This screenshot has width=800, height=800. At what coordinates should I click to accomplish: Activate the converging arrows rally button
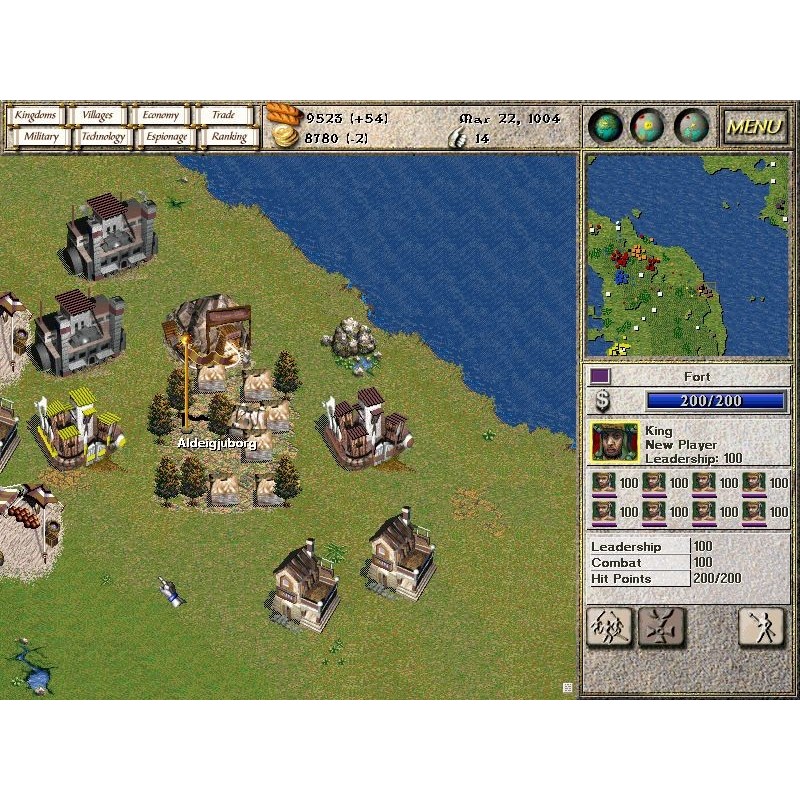pyautogui.click(x=662, y=627)
